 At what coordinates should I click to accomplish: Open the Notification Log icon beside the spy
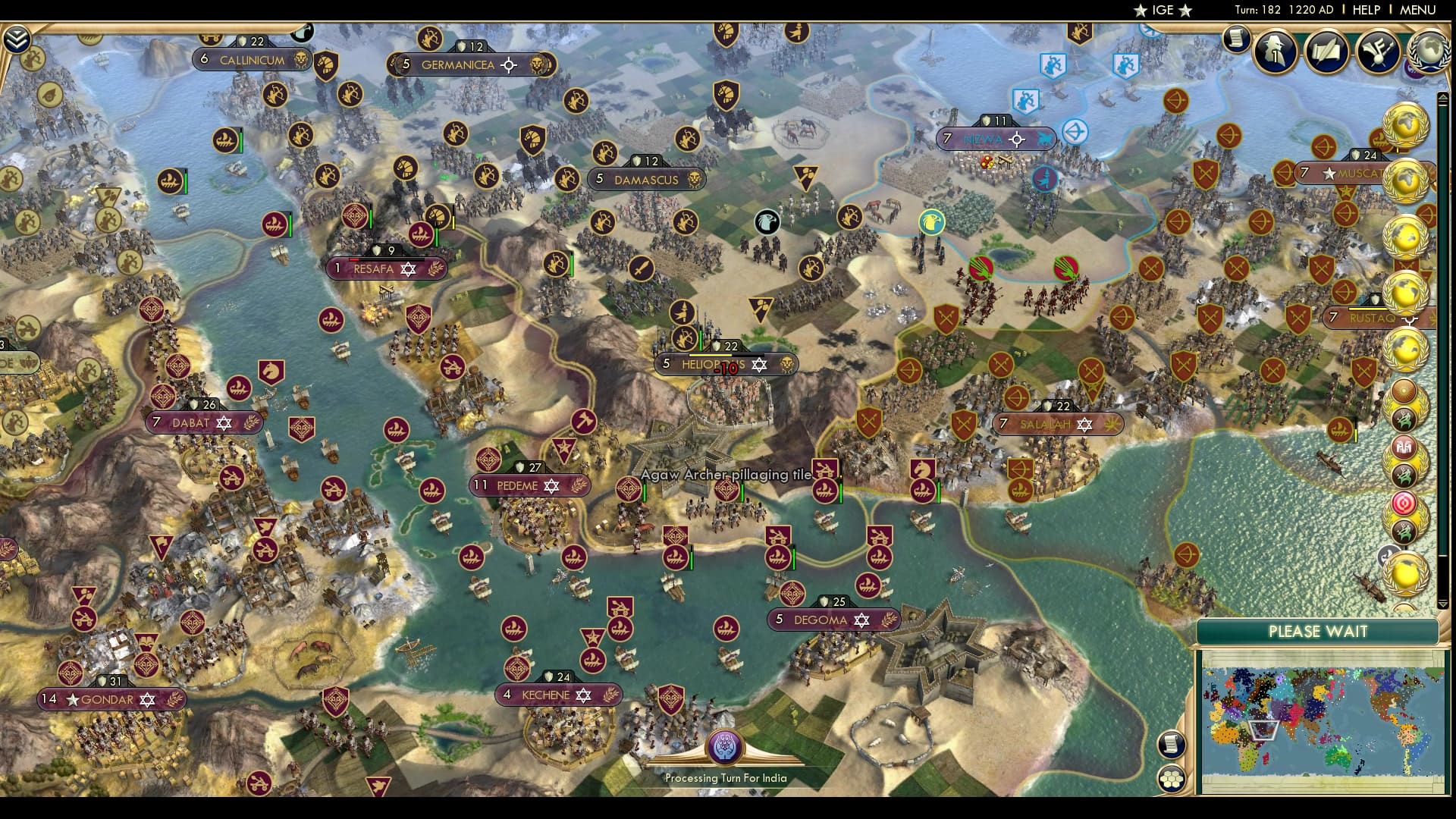coord(1236,39)
